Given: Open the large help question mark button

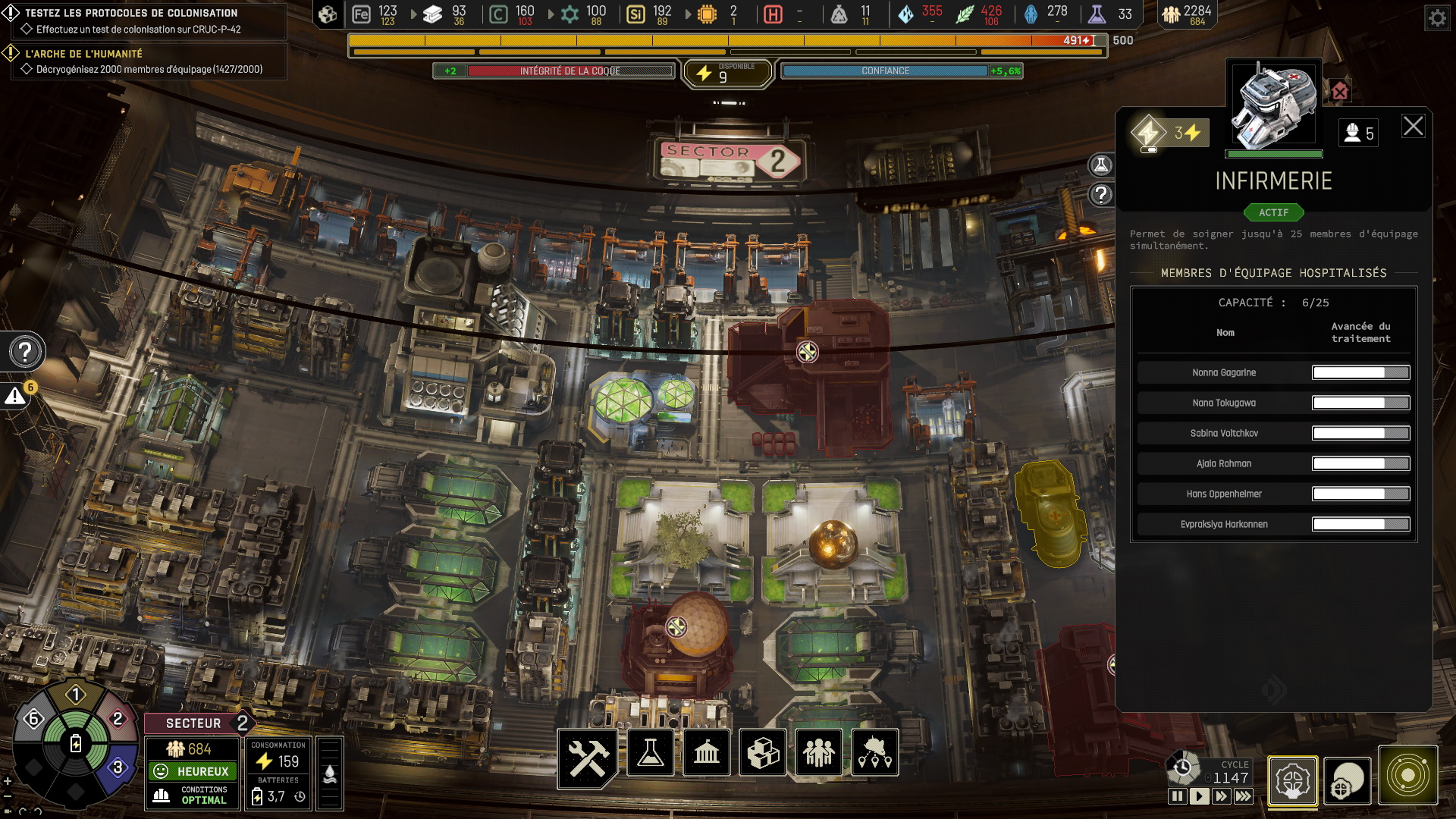Looking at the screenshot, I should tap(25, 352).
